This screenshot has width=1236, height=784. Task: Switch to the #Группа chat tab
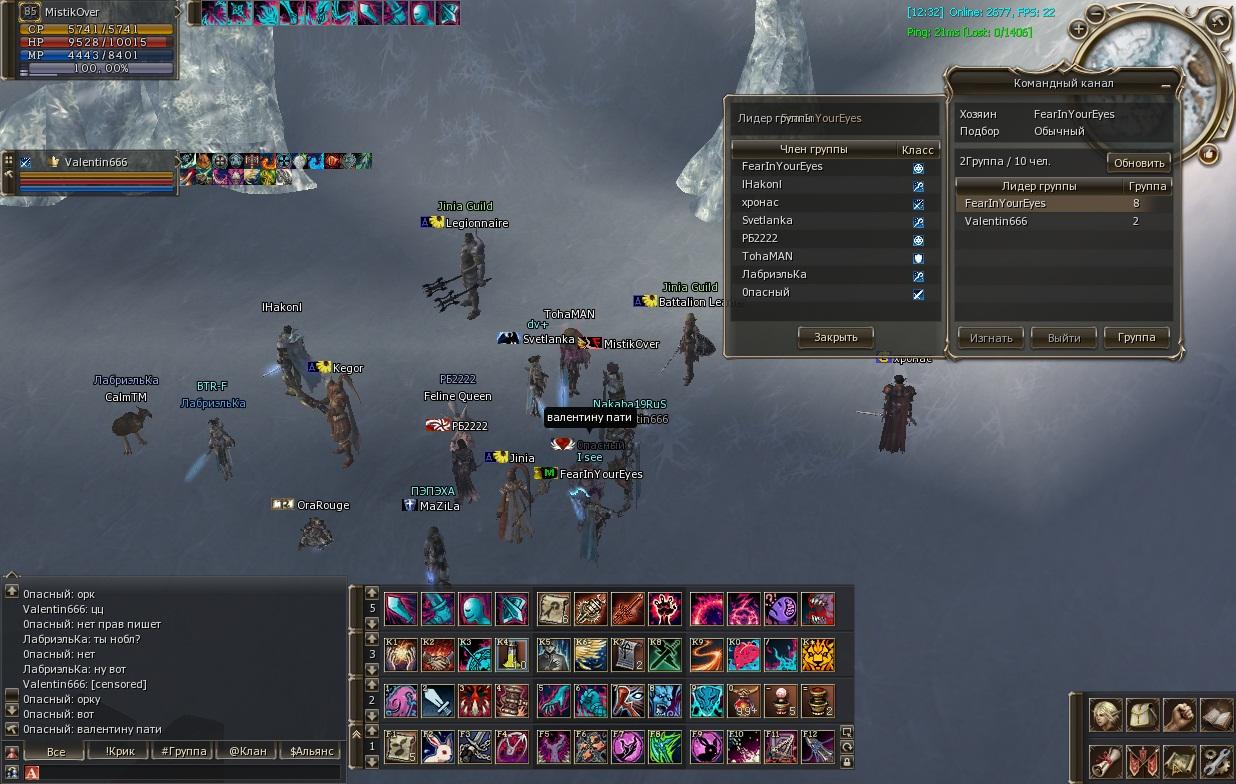[x=183, y=751]
